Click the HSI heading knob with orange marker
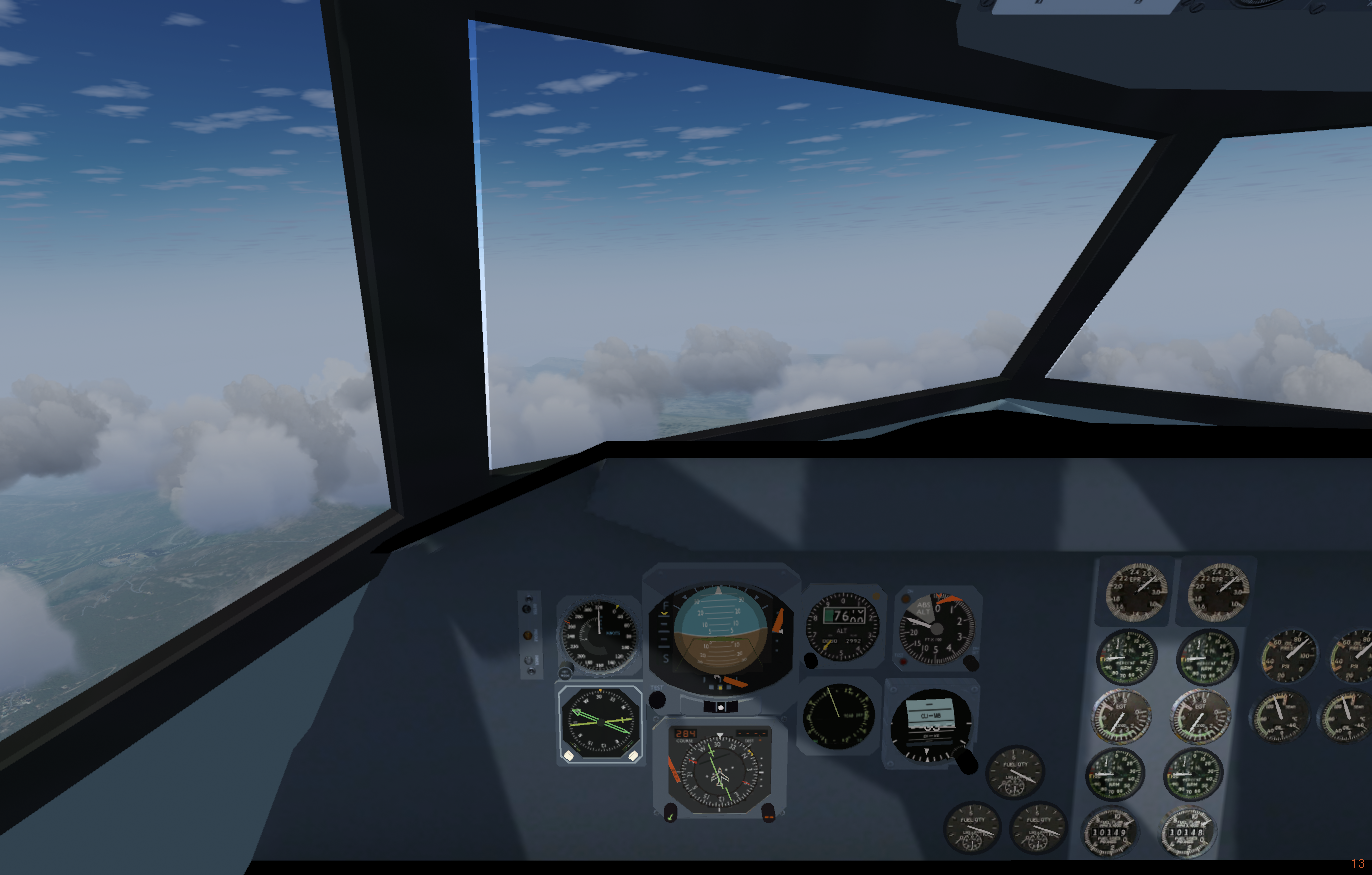This screenshot has height=875, width=1372. 768,813
